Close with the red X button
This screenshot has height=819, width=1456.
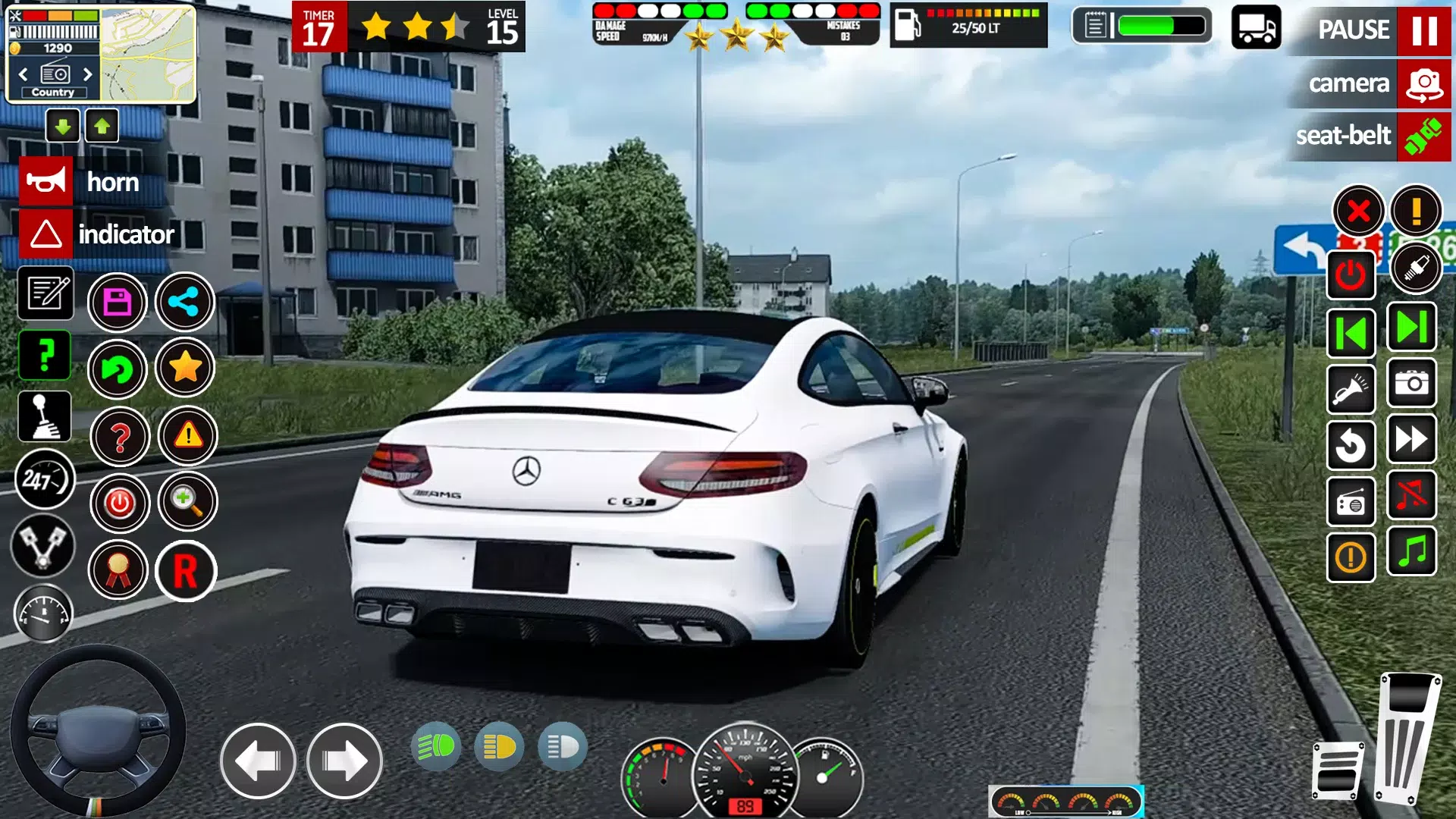pos(1358,211)
